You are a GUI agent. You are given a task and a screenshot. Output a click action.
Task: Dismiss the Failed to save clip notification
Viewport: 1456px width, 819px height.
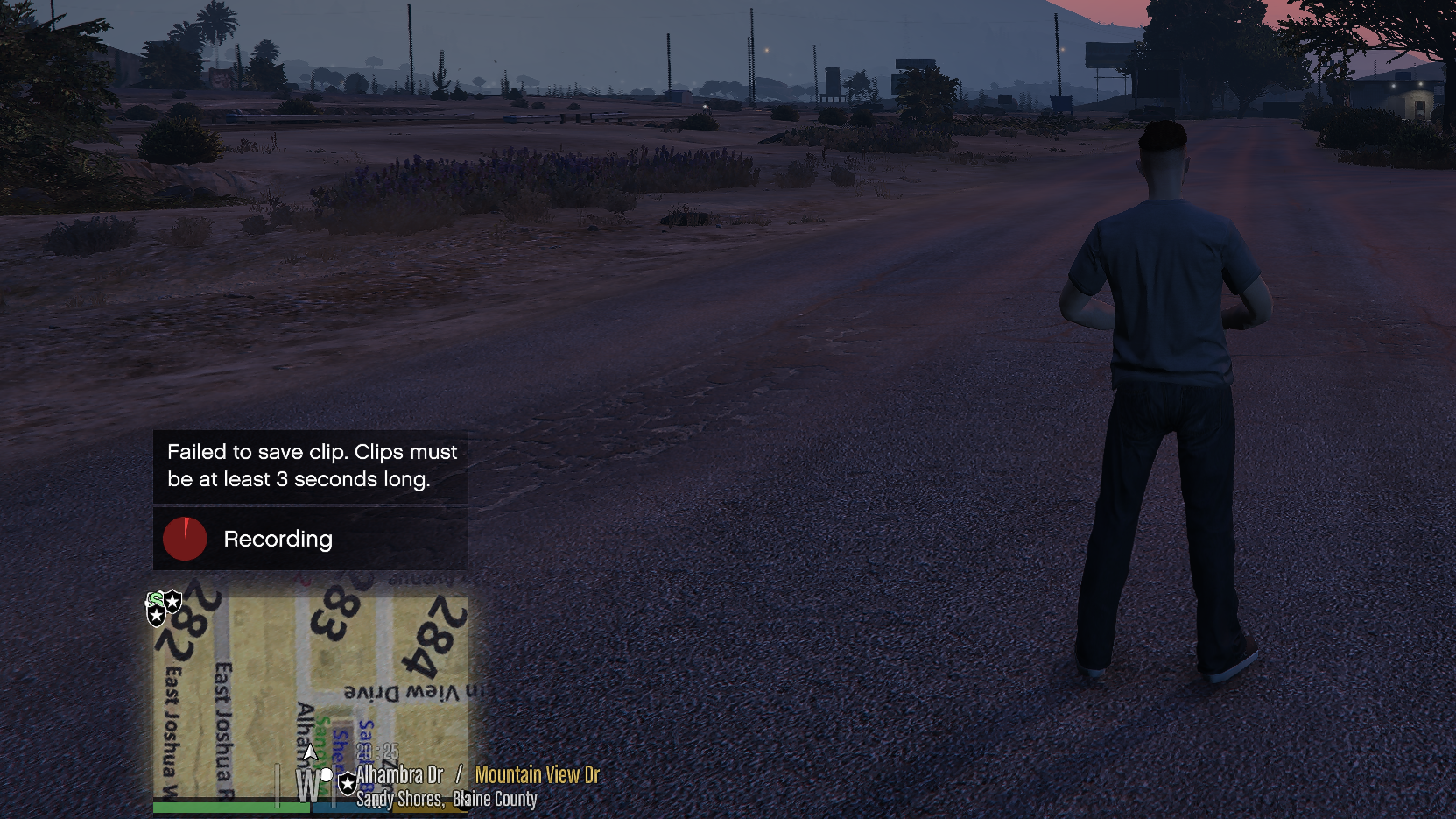point(311,466)
